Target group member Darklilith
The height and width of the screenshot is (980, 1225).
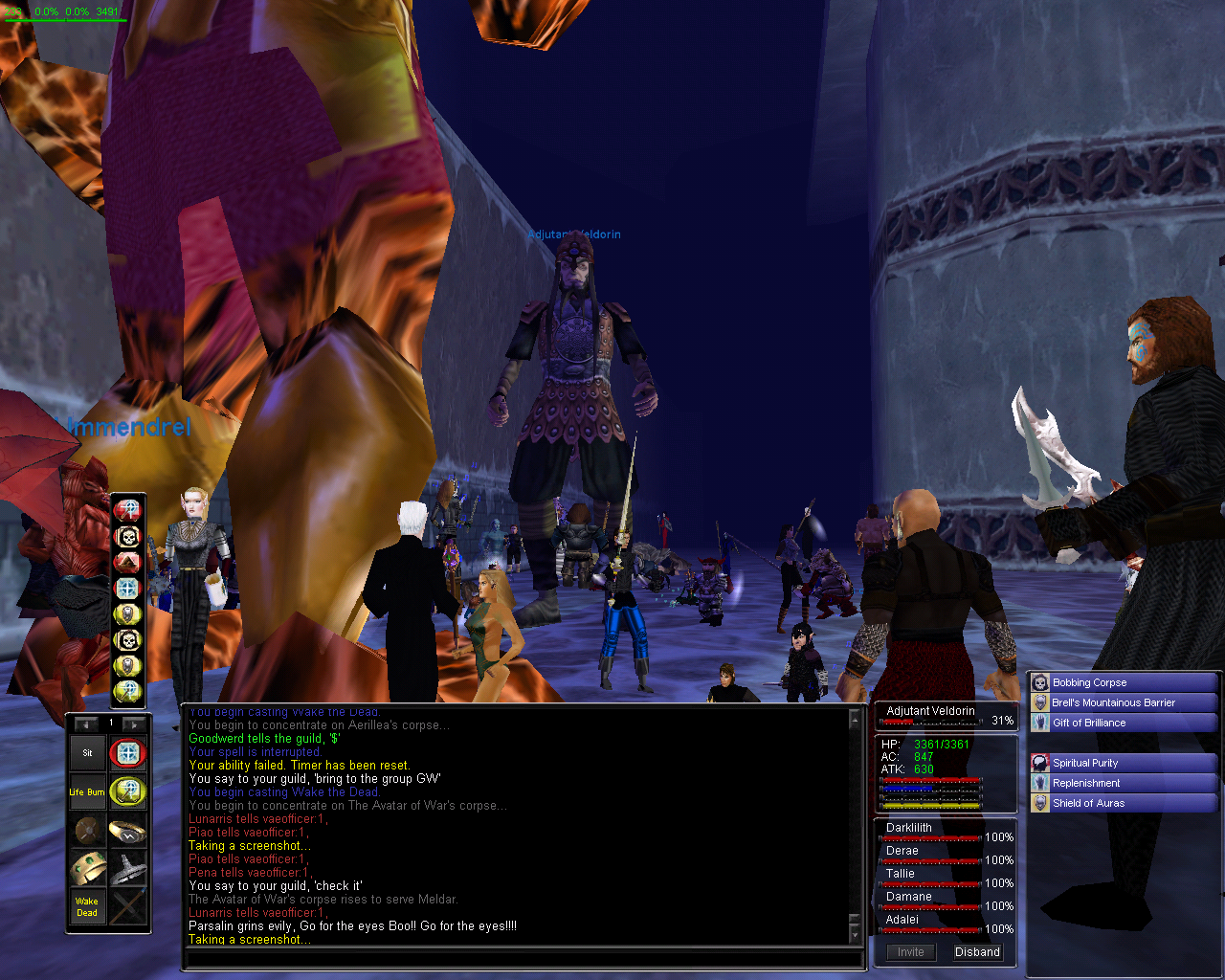pos(909,828)
